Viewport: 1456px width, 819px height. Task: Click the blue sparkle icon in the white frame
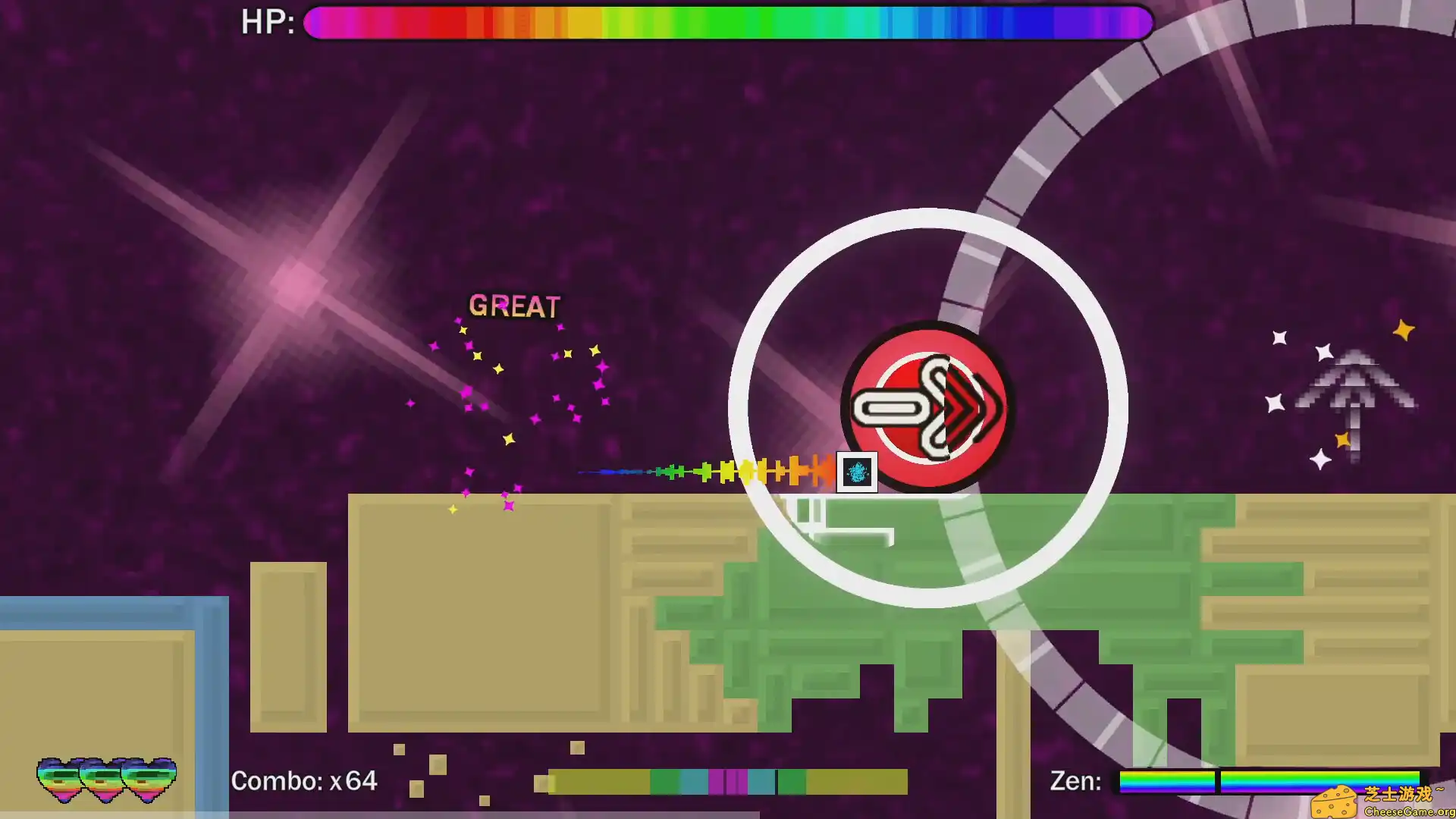pyautogui.click(x=855, y=472)
